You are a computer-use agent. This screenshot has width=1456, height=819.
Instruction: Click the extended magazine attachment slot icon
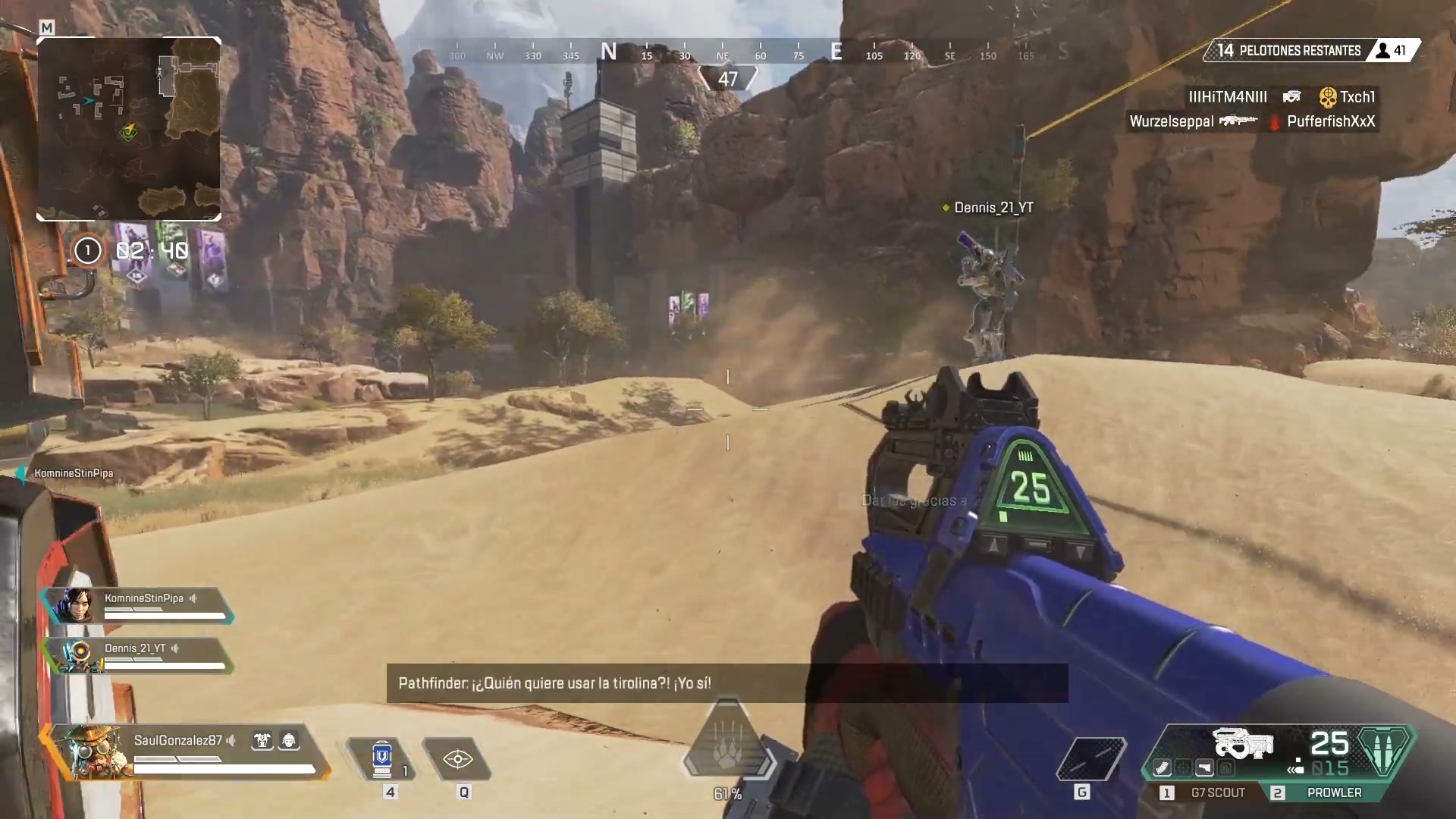pyautogui.click(x=1163, y=768)
